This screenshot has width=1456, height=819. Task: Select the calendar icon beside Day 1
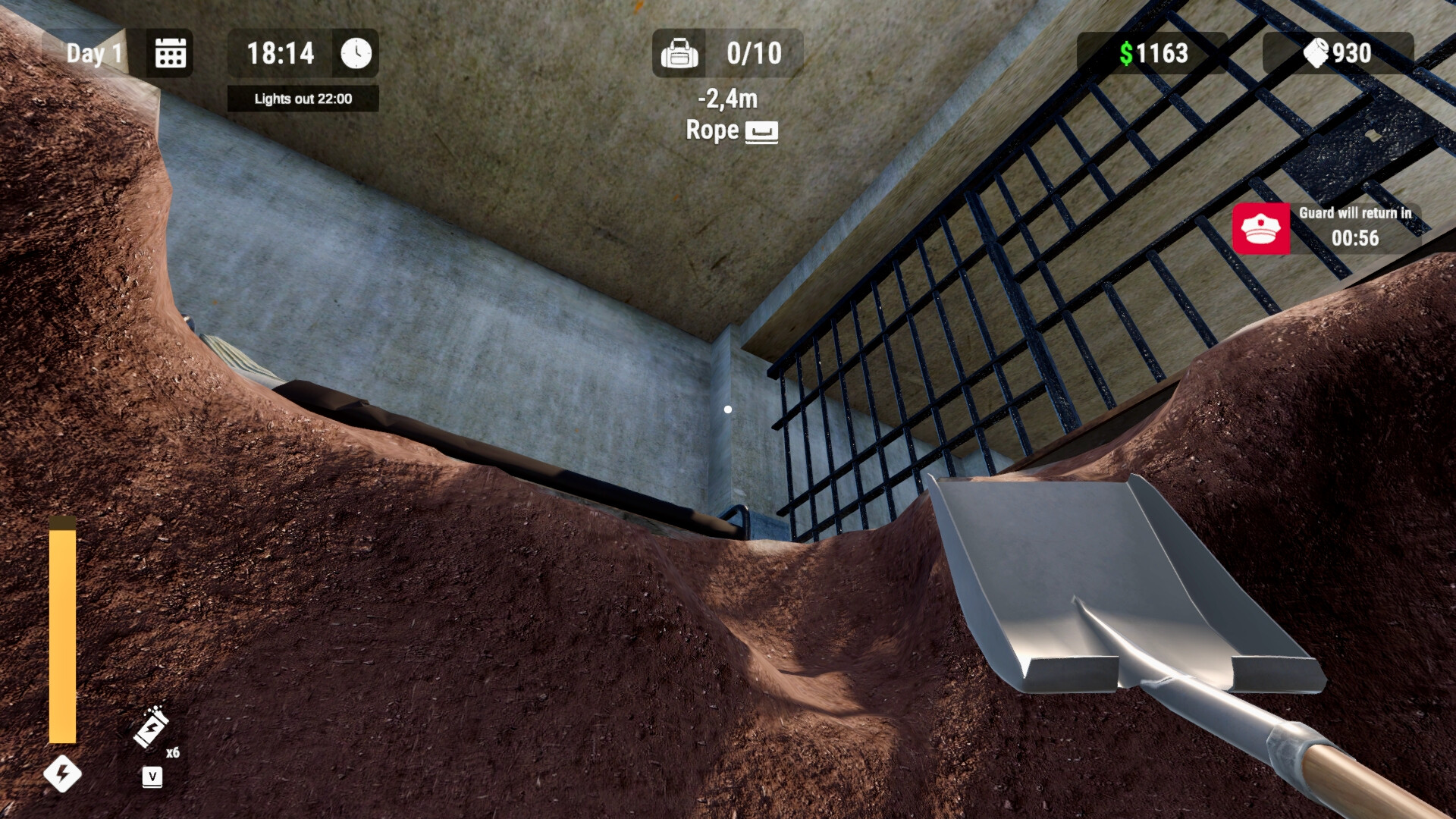coord(168,53)
